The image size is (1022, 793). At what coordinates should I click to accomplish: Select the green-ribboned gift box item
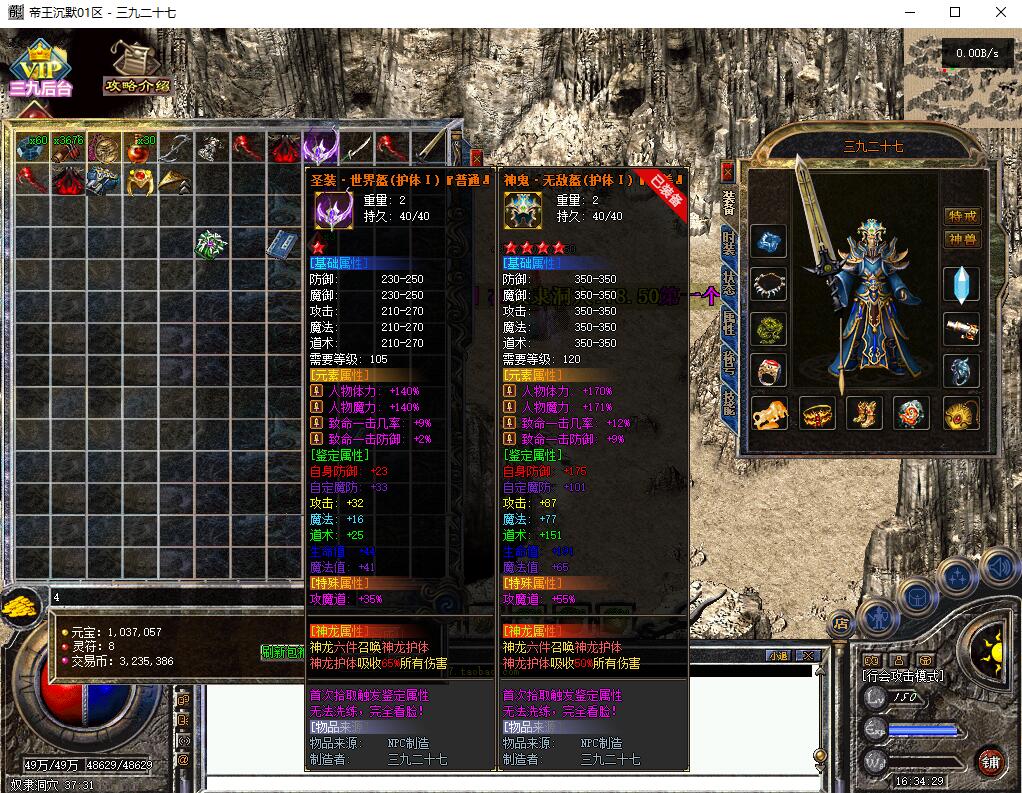click(x=210, y=243)
